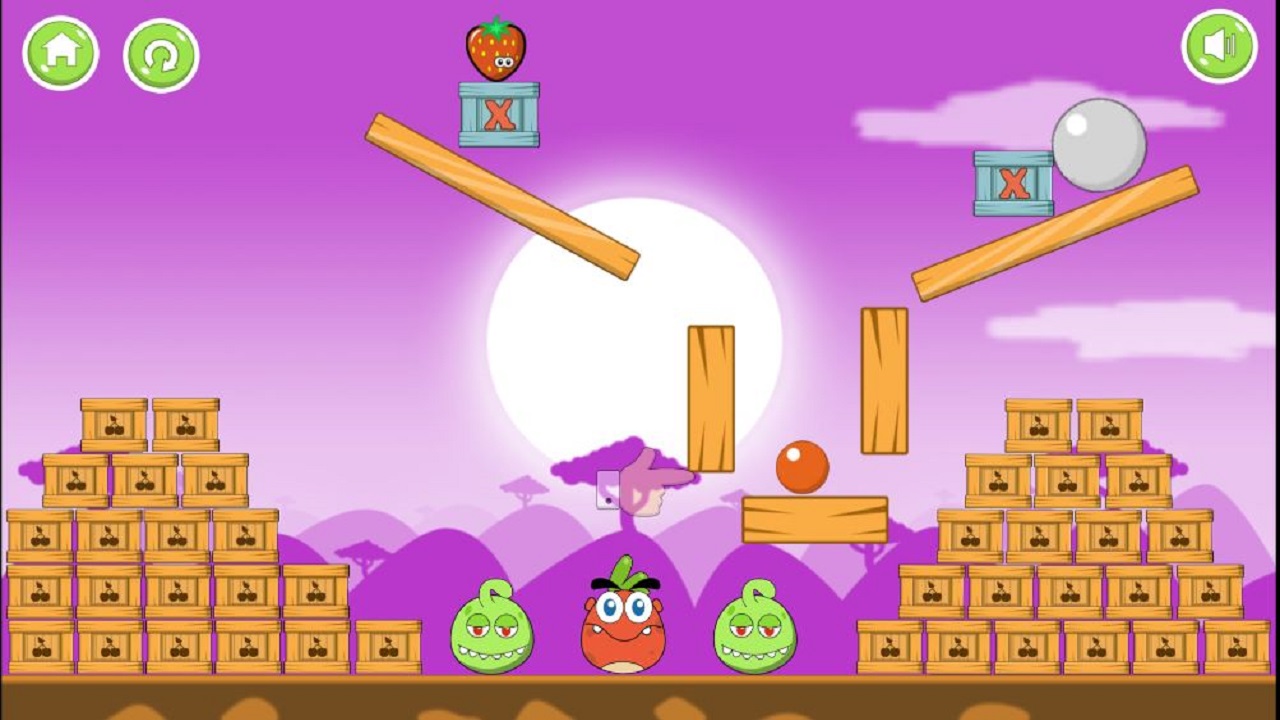The width and height of the screenshot is (1280, 720).
Task: Click the vertical plank above the orange ball
Action: [710, 395]
